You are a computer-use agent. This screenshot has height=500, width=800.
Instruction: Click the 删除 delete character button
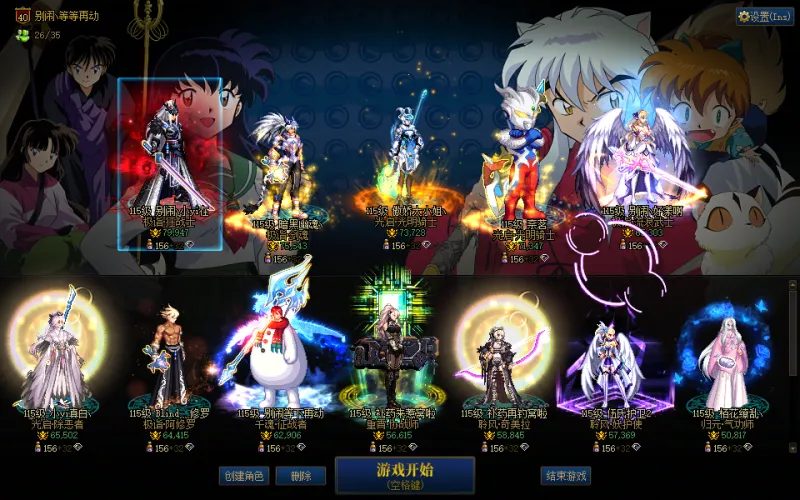pyautogui.click(x=293, y=476)
